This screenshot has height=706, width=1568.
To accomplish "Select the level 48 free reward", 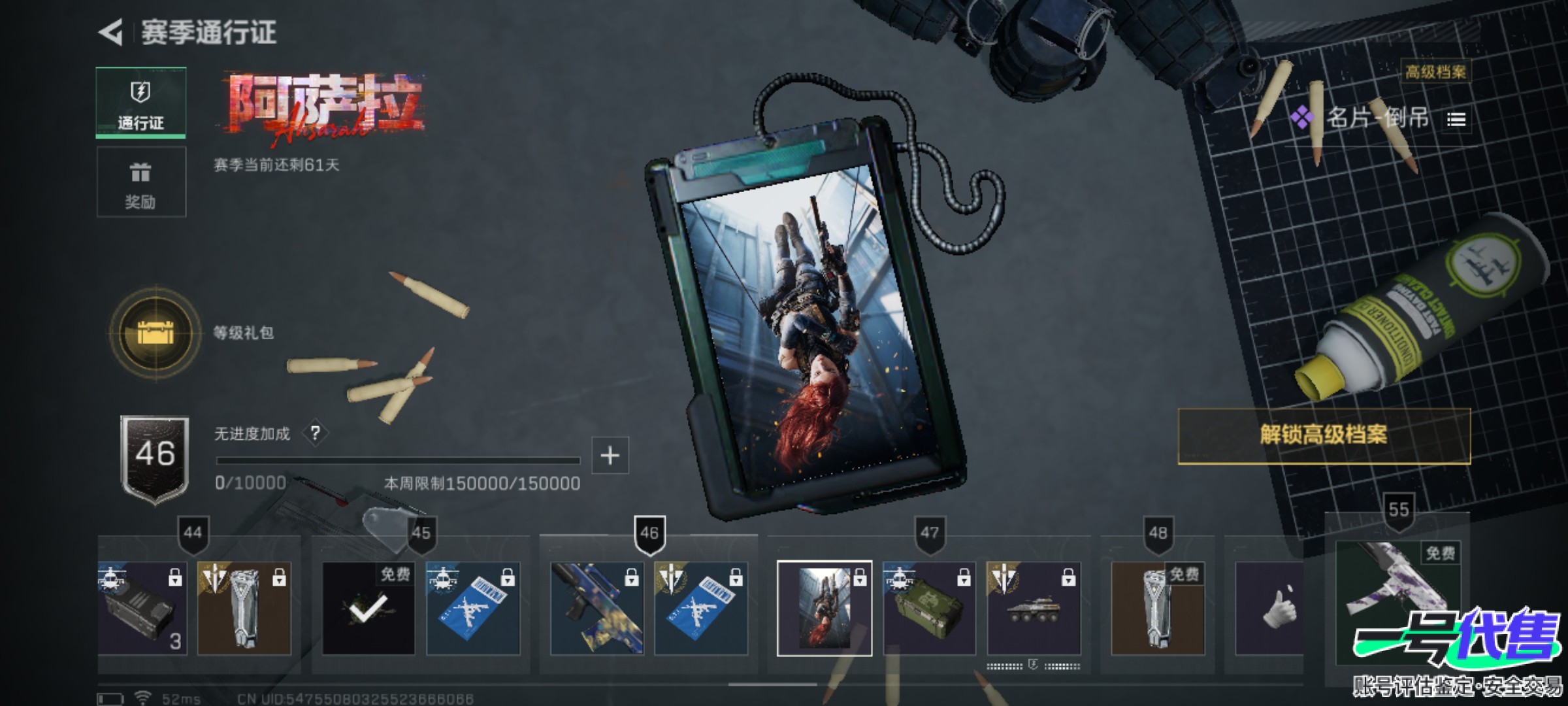I will pos(1157,608).
